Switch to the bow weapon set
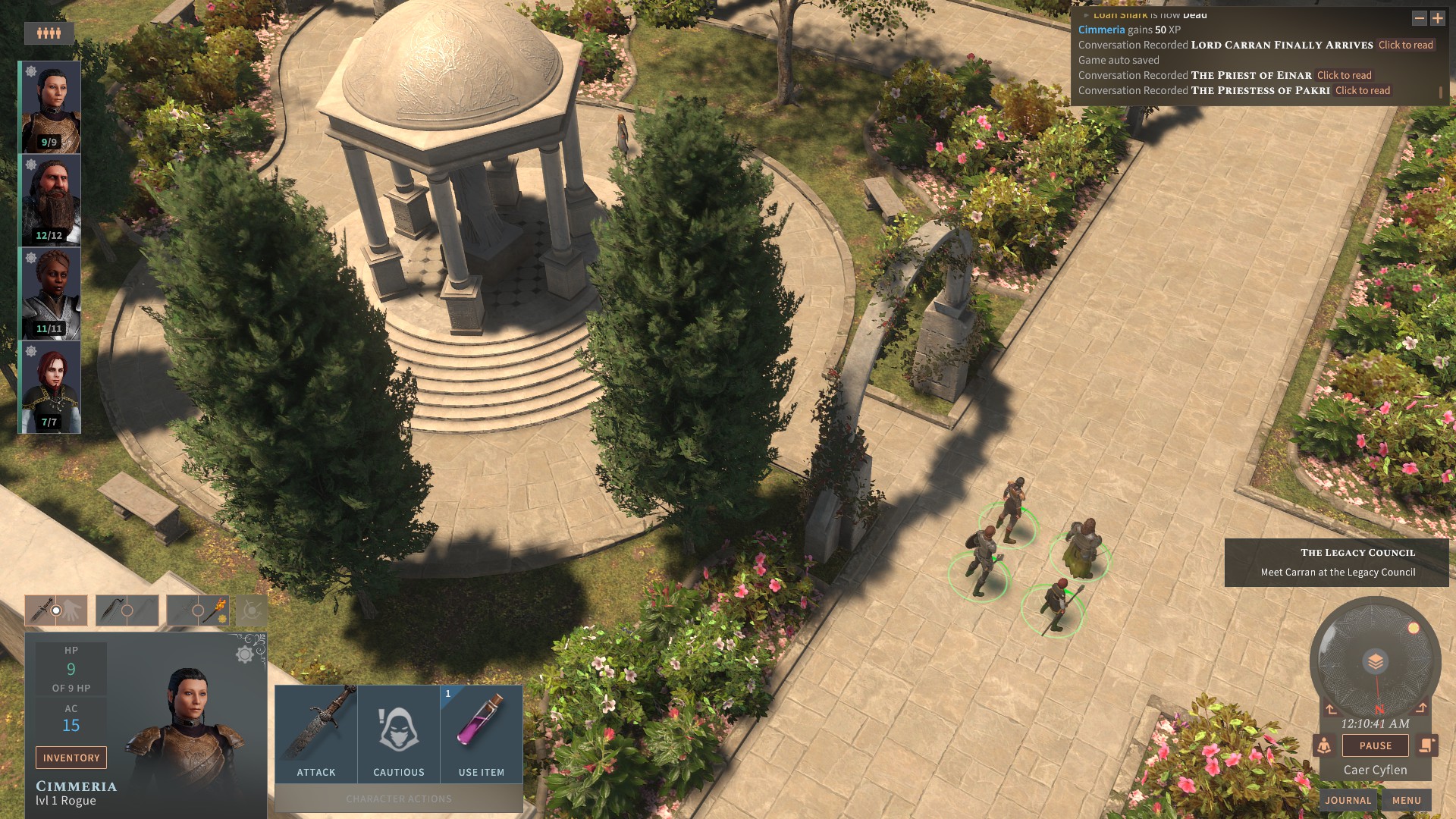 pyautogui.click(x=127, y=610)
